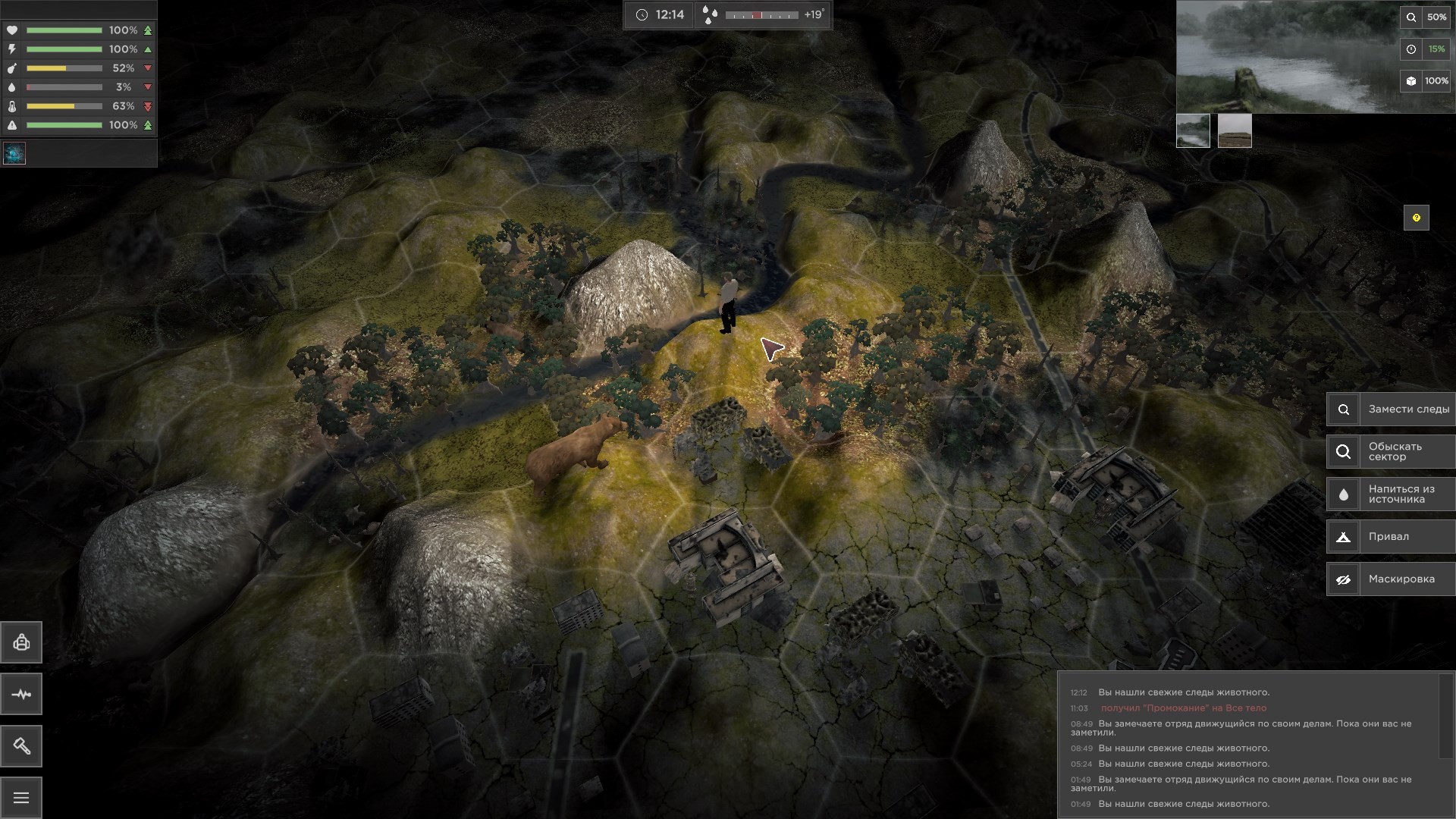Click the clock 15% indicator
Screen dimensions: 1456x819
pos(1425,49)
